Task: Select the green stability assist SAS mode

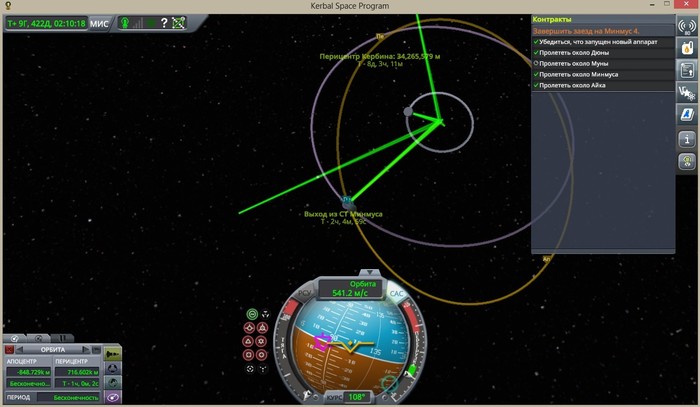Action: coord(252,314)
